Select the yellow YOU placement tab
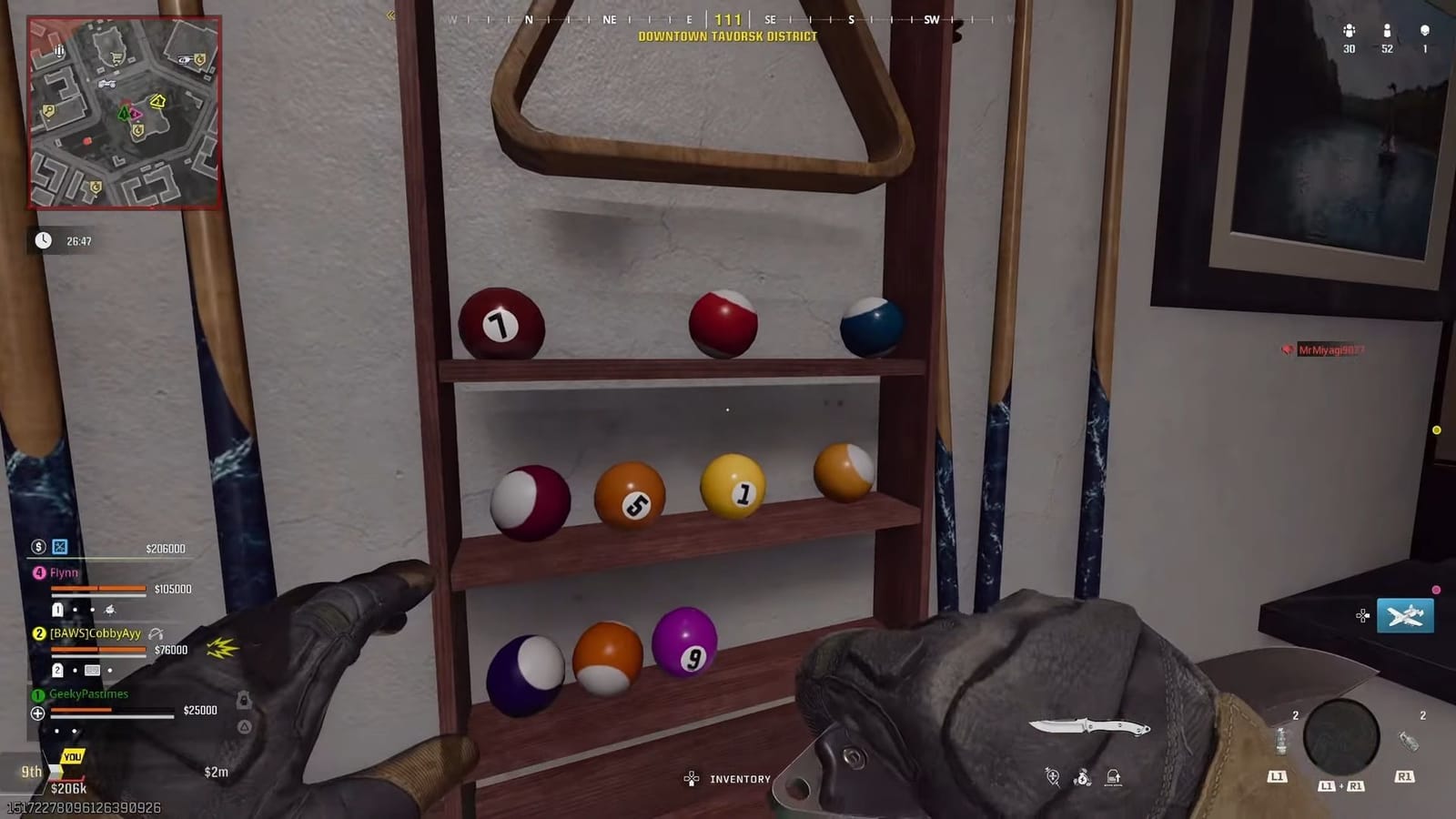1456x819 pixels. click(73, 757)
